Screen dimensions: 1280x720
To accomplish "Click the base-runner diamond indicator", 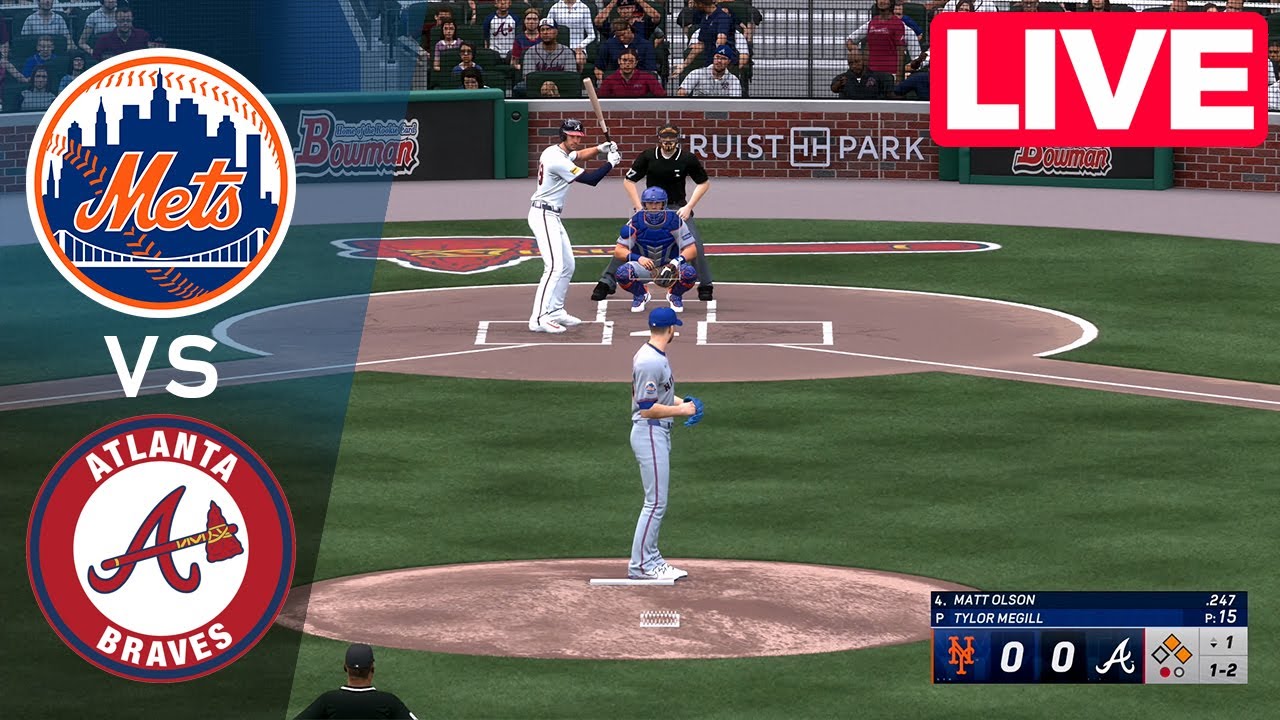I will coord(1172,650).
